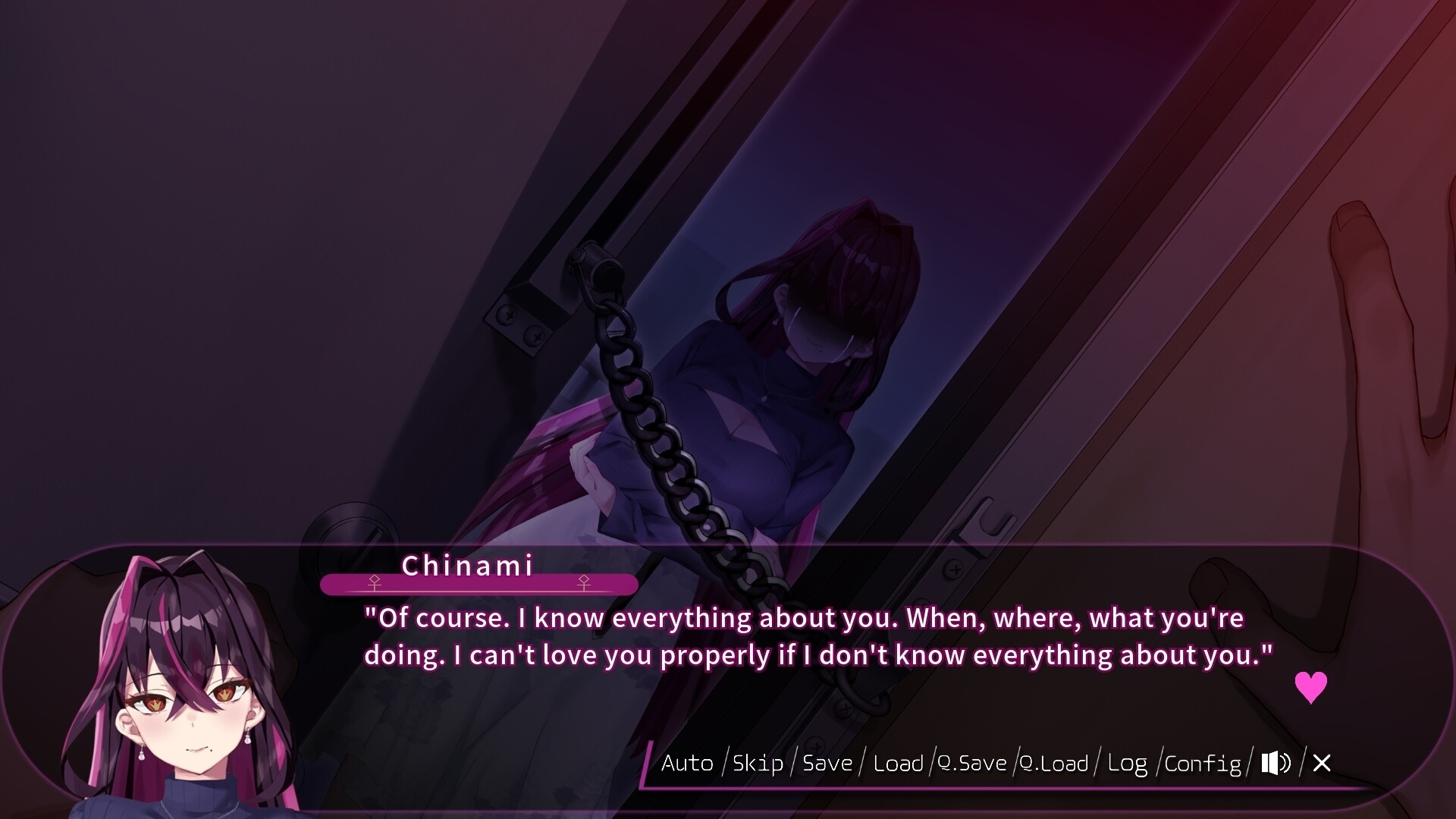Viewport: 1456px width, 819px height.
Task: Open the Save menu
Action: [x=827, y=763]
